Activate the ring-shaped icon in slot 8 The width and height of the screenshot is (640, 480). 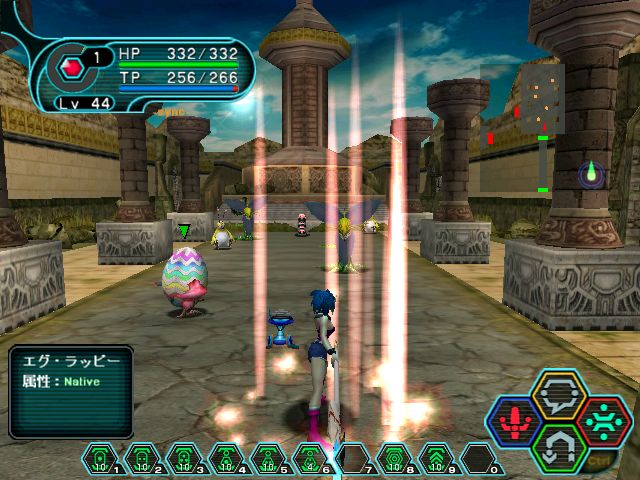[x=394, y=458]
